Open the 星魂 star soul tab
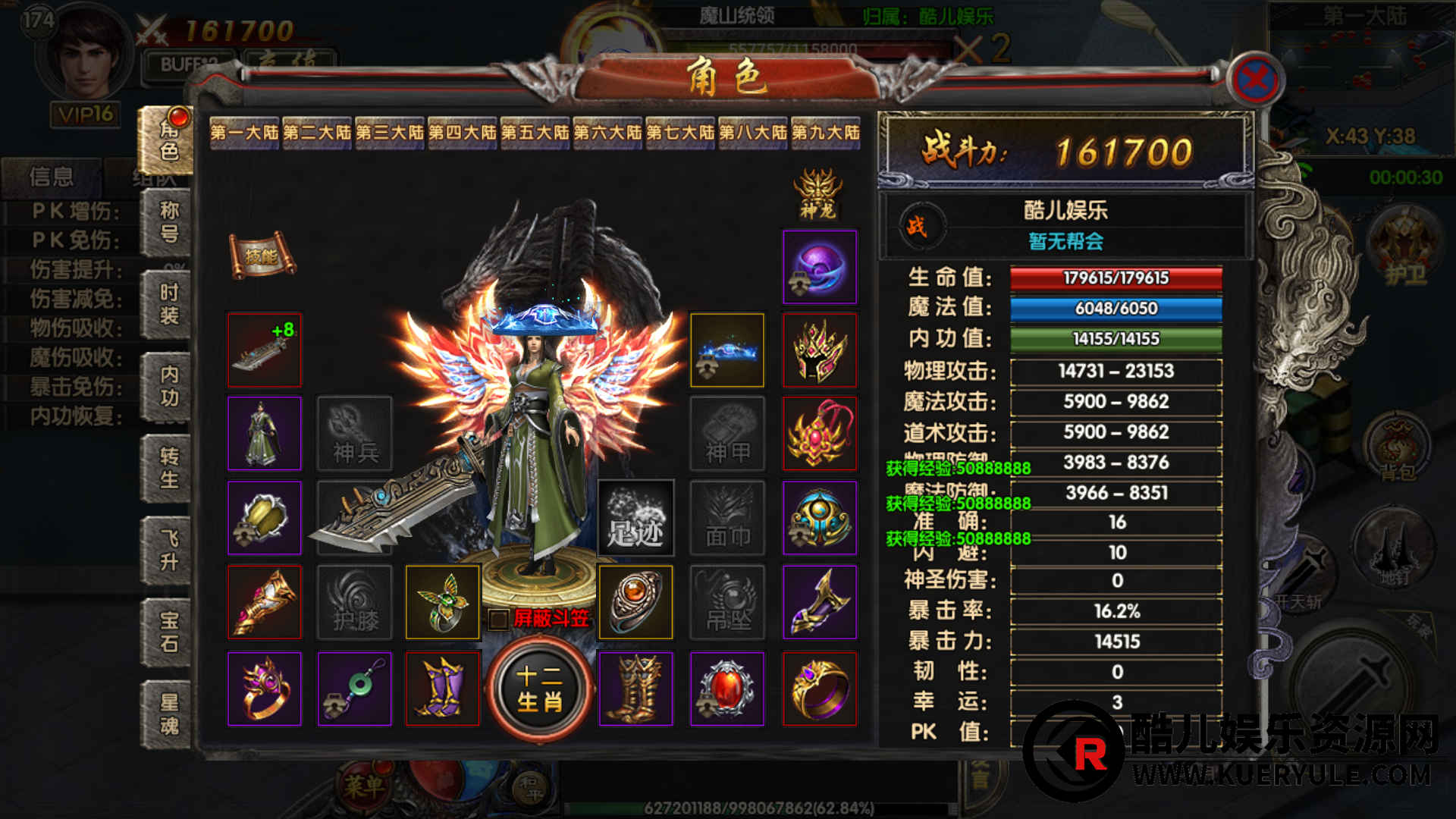 coord(169,714)
